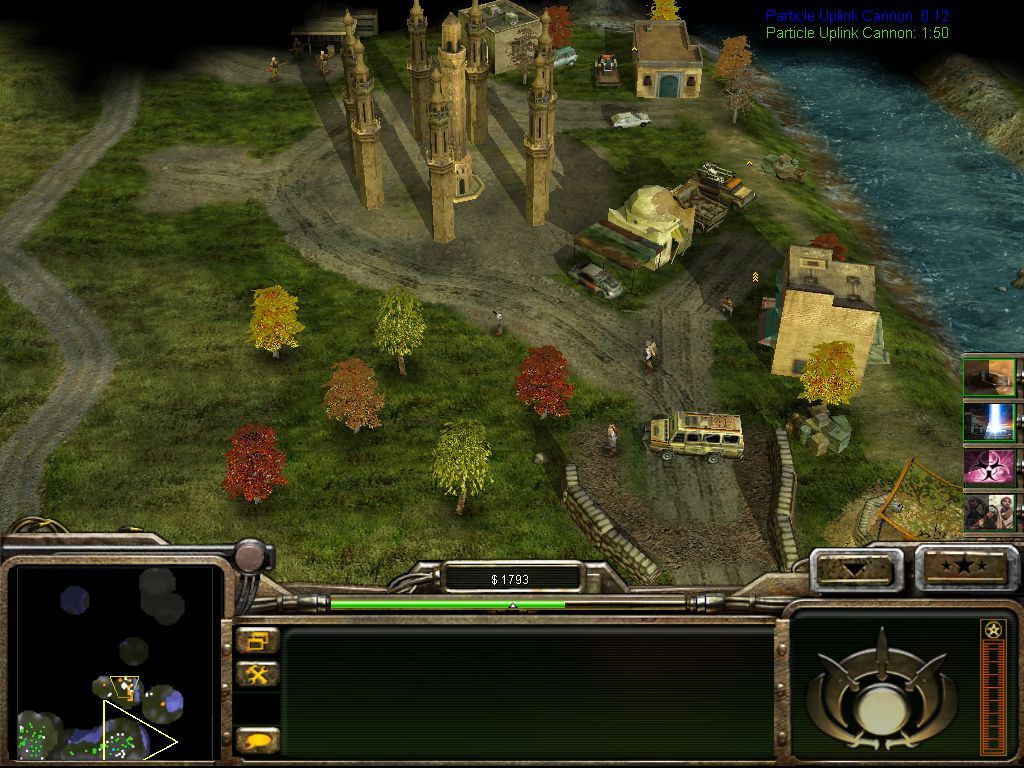This screenshot has height=768, width=1024.
Task: Open the options menu button
Action: pyautogui.click(x=258, y=641)
